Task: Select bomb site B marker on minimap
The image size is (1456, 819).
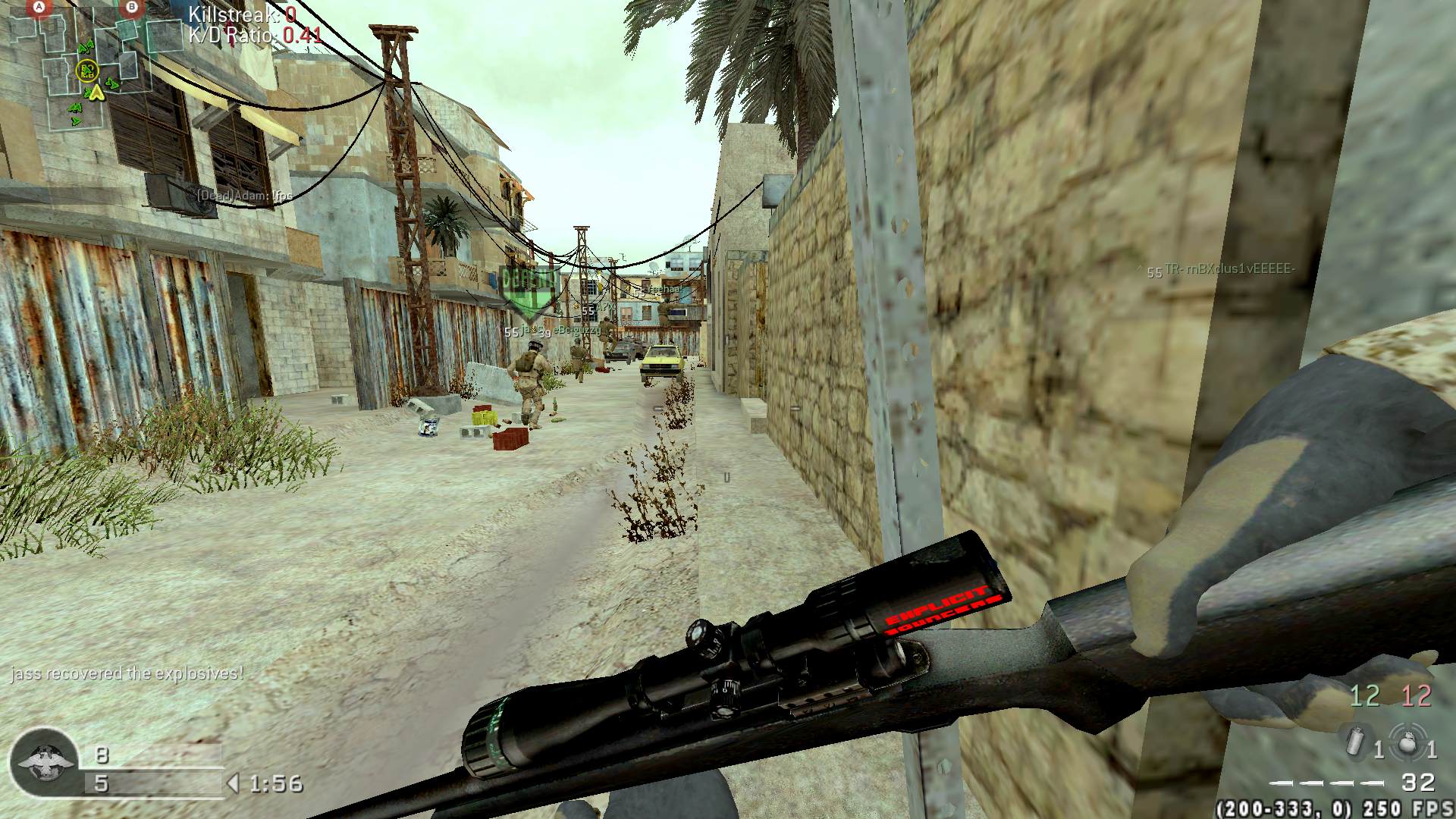Action: pos(133,8)
